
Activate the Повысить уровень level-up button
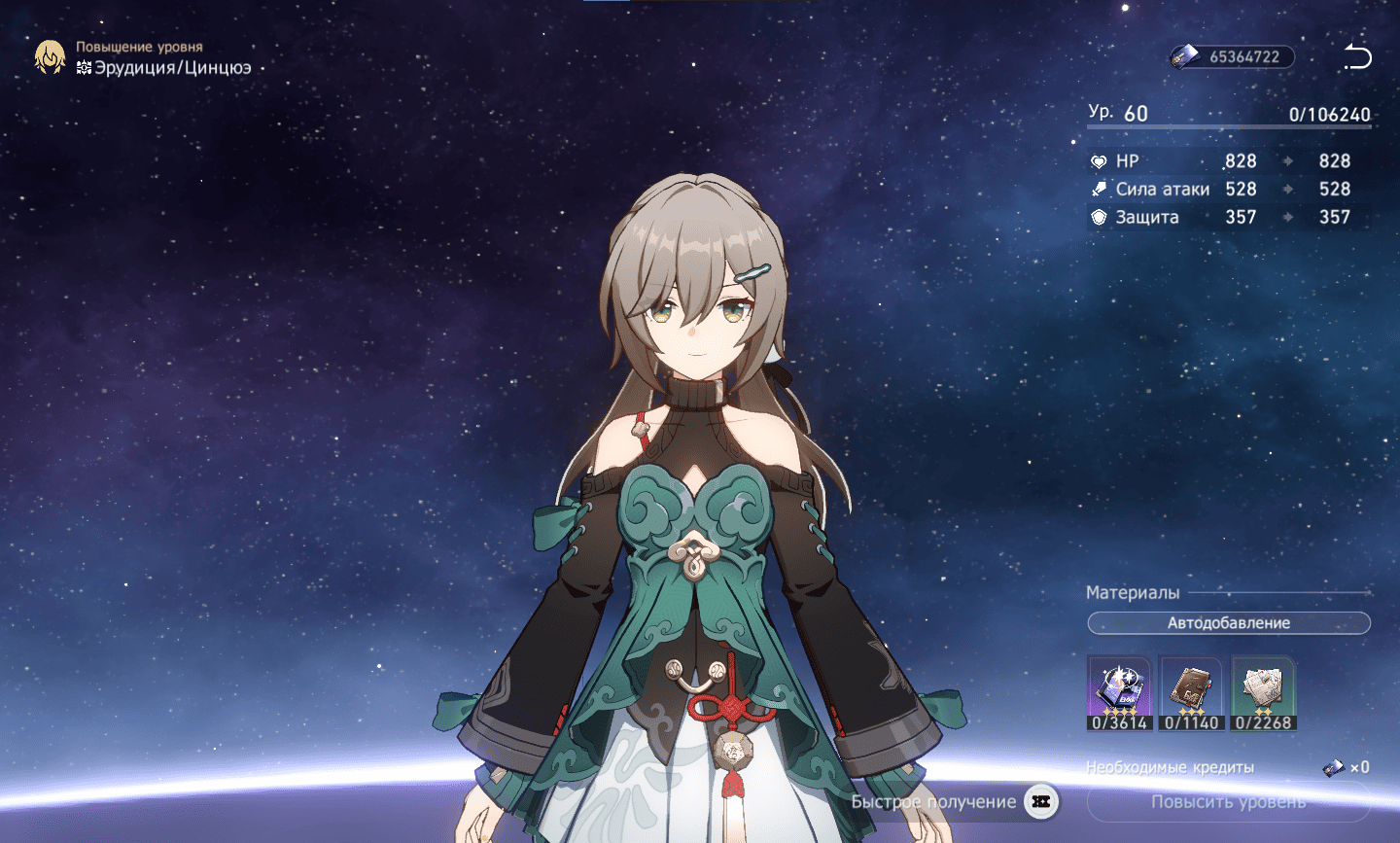pos(1228,802)
